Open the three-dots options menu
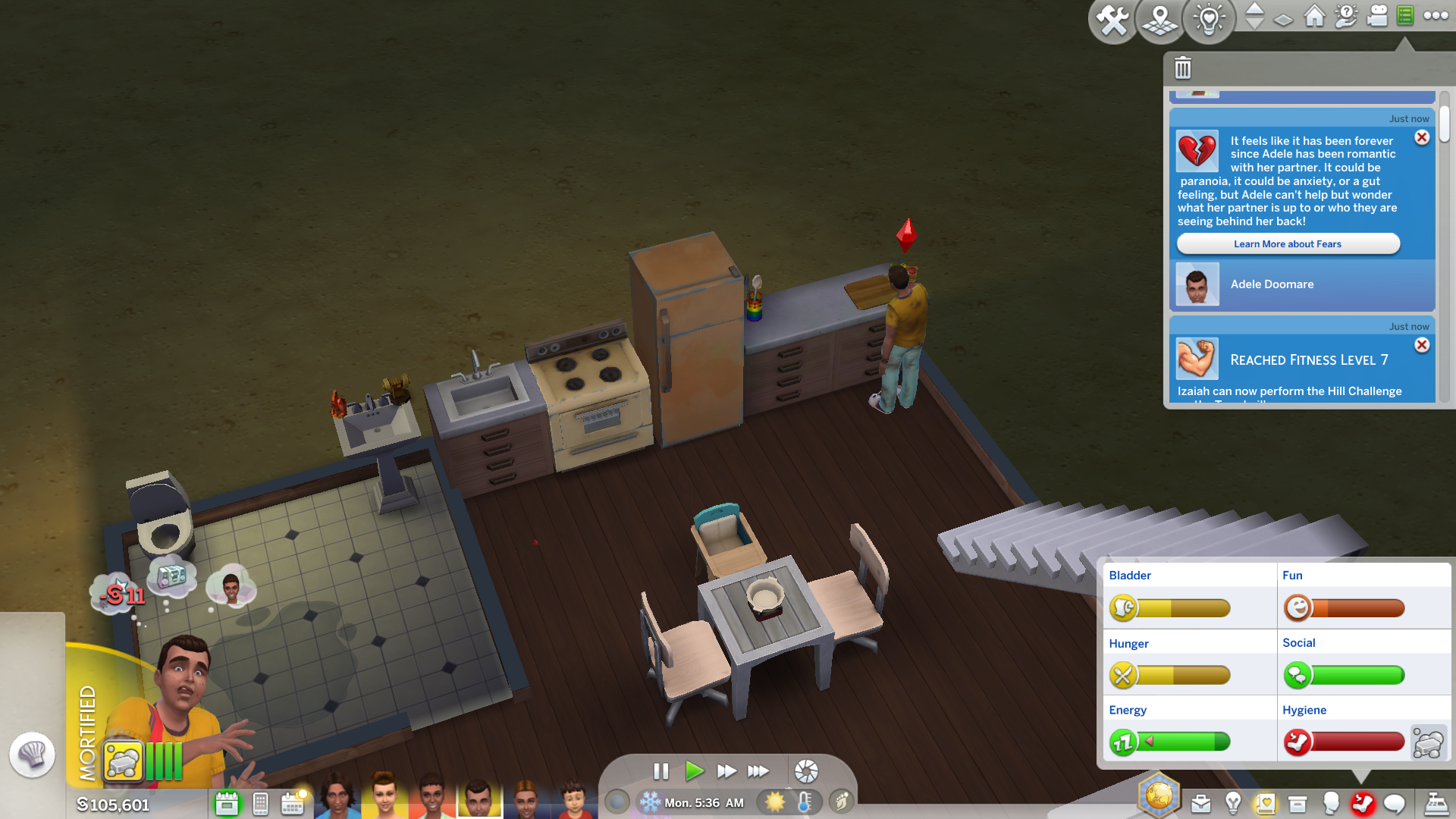Image resolution: width=1456 pixels, height=819 pixels. coord(1436,16)
